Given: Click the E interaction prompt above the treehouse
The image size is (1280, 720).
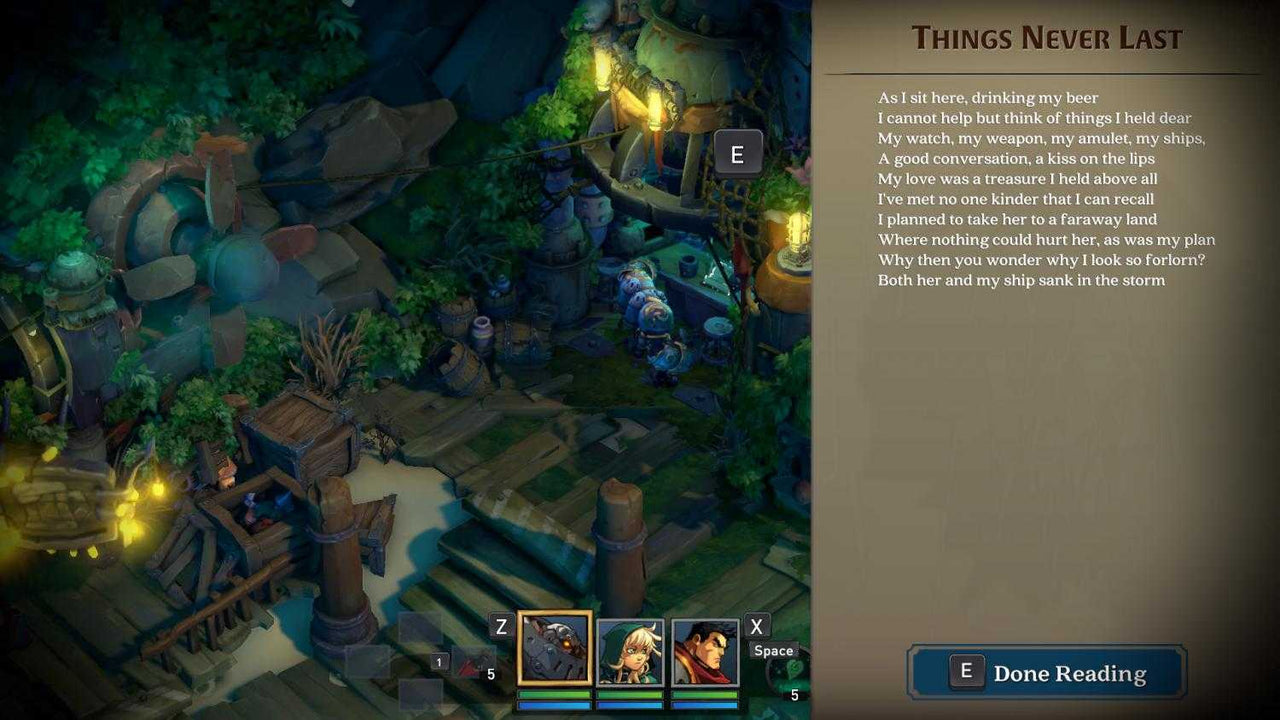Looking at the screenshot, I should point(739,153).
